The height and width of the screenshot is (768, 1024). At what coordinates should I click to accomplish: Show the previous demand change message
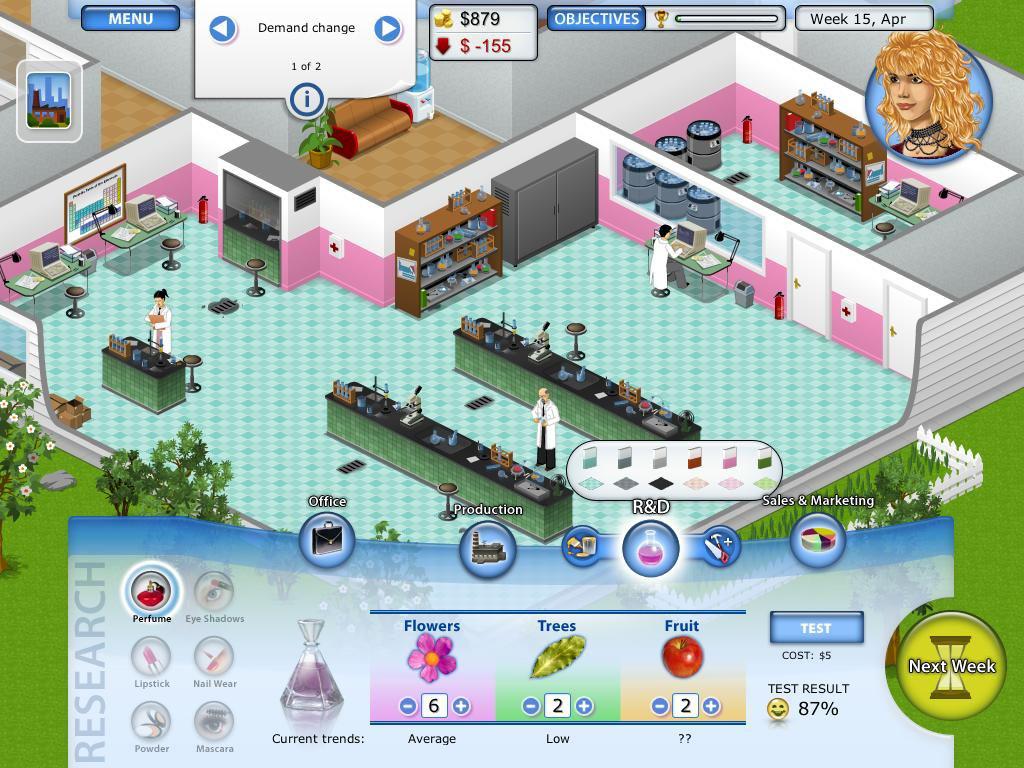tap(222, 28)
